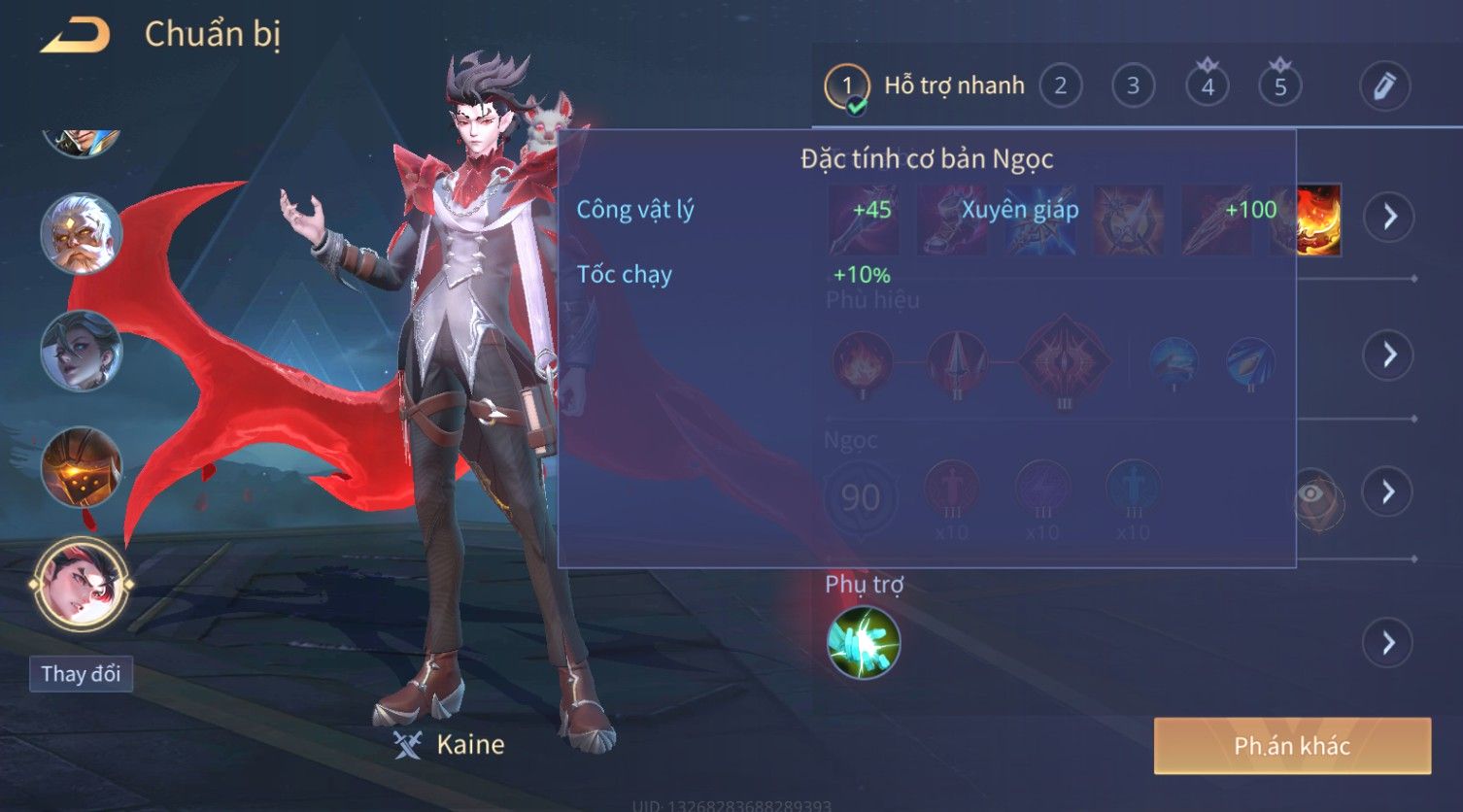Image resolution: width=1463 pixels, height=812 pixels.
Task: Select preset tab 4
Action: (x=1208, y=87)
